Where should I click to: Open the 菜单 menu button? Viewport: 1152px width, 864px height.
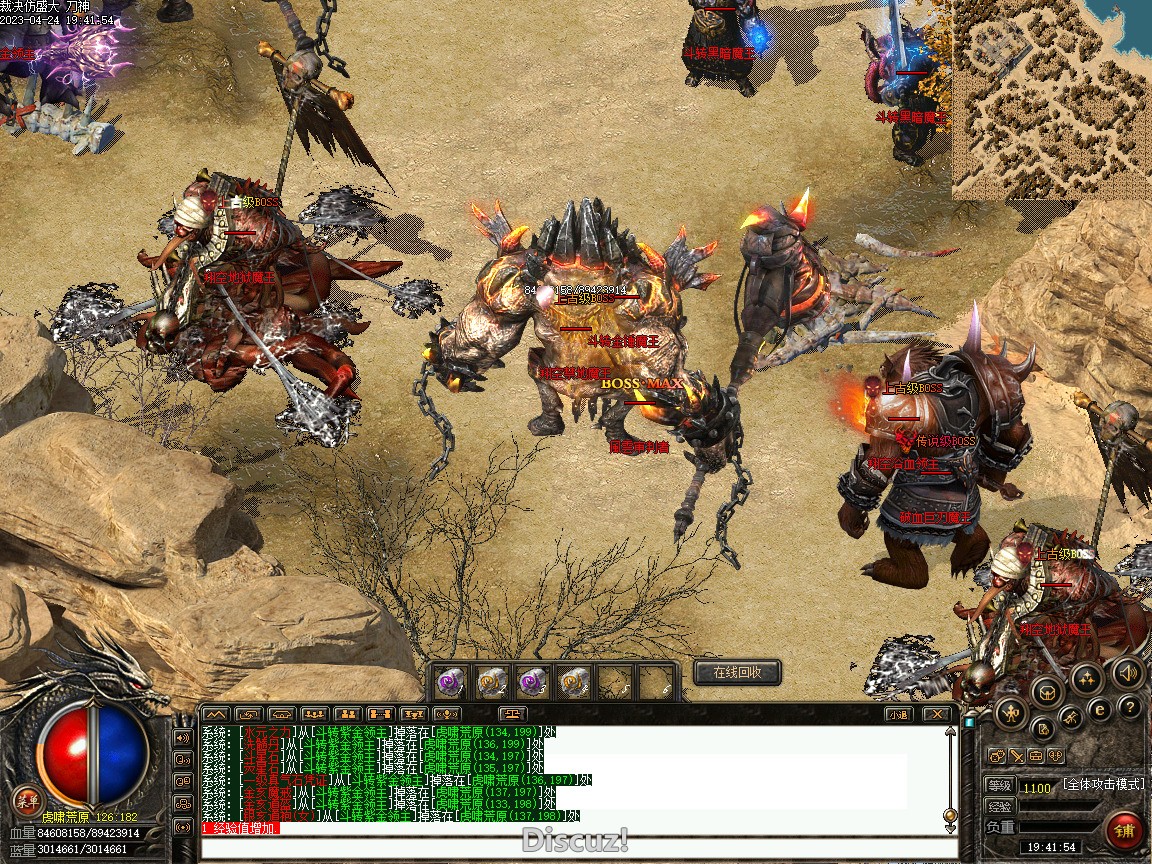pos(27,799)
